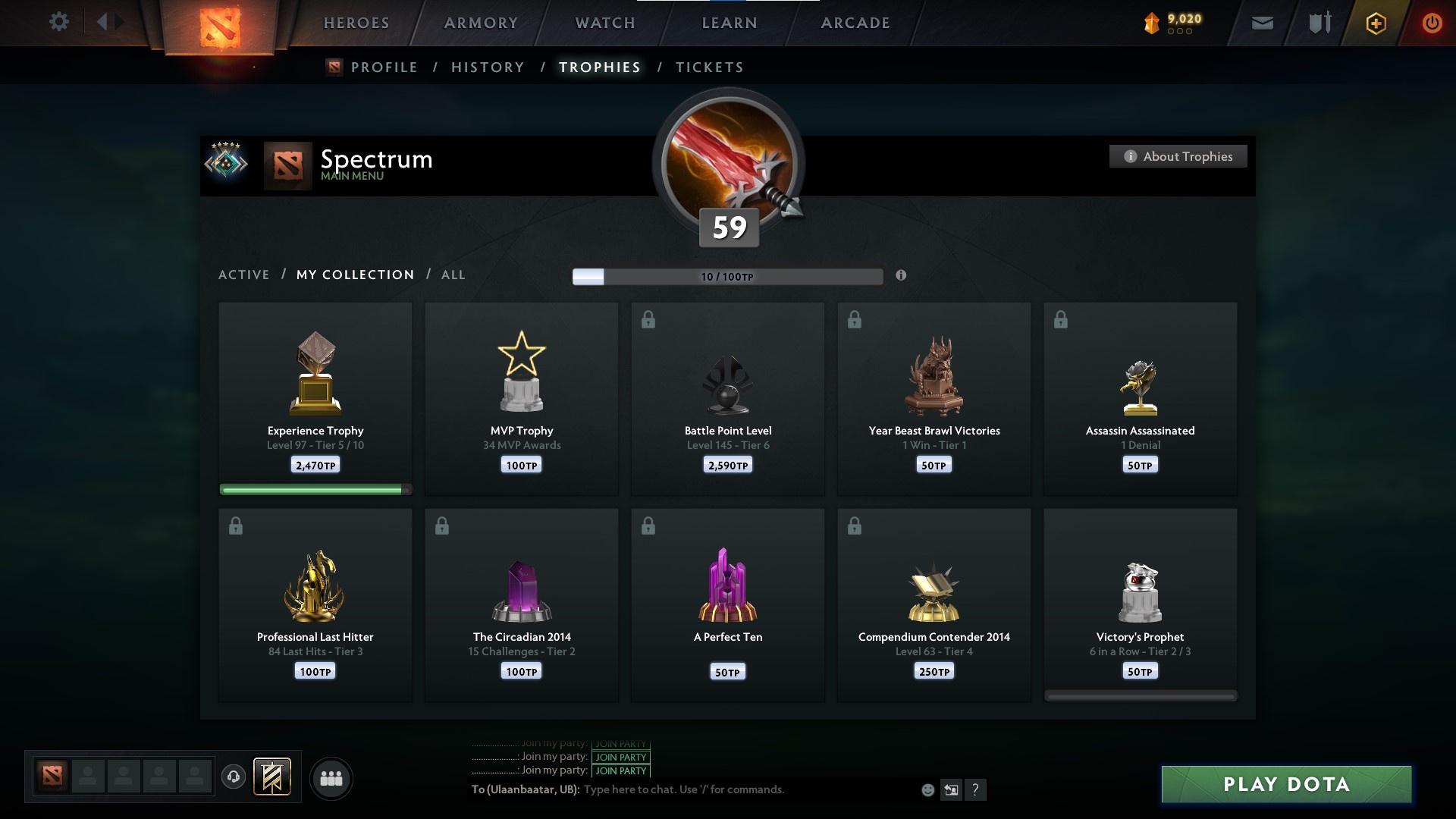Open the mail notifications icon

[x=1263, y=23]
